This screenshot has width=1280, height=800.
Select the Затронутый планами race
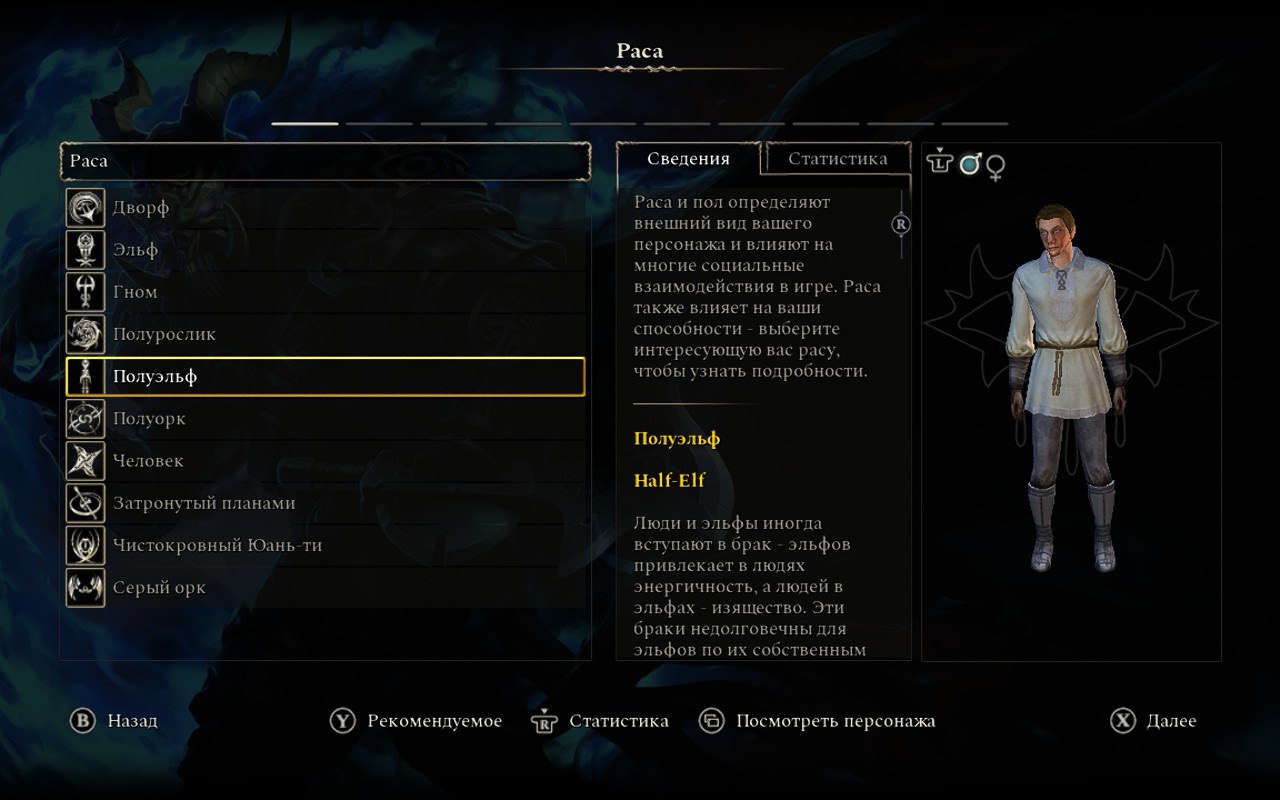(x=325, y=503)
